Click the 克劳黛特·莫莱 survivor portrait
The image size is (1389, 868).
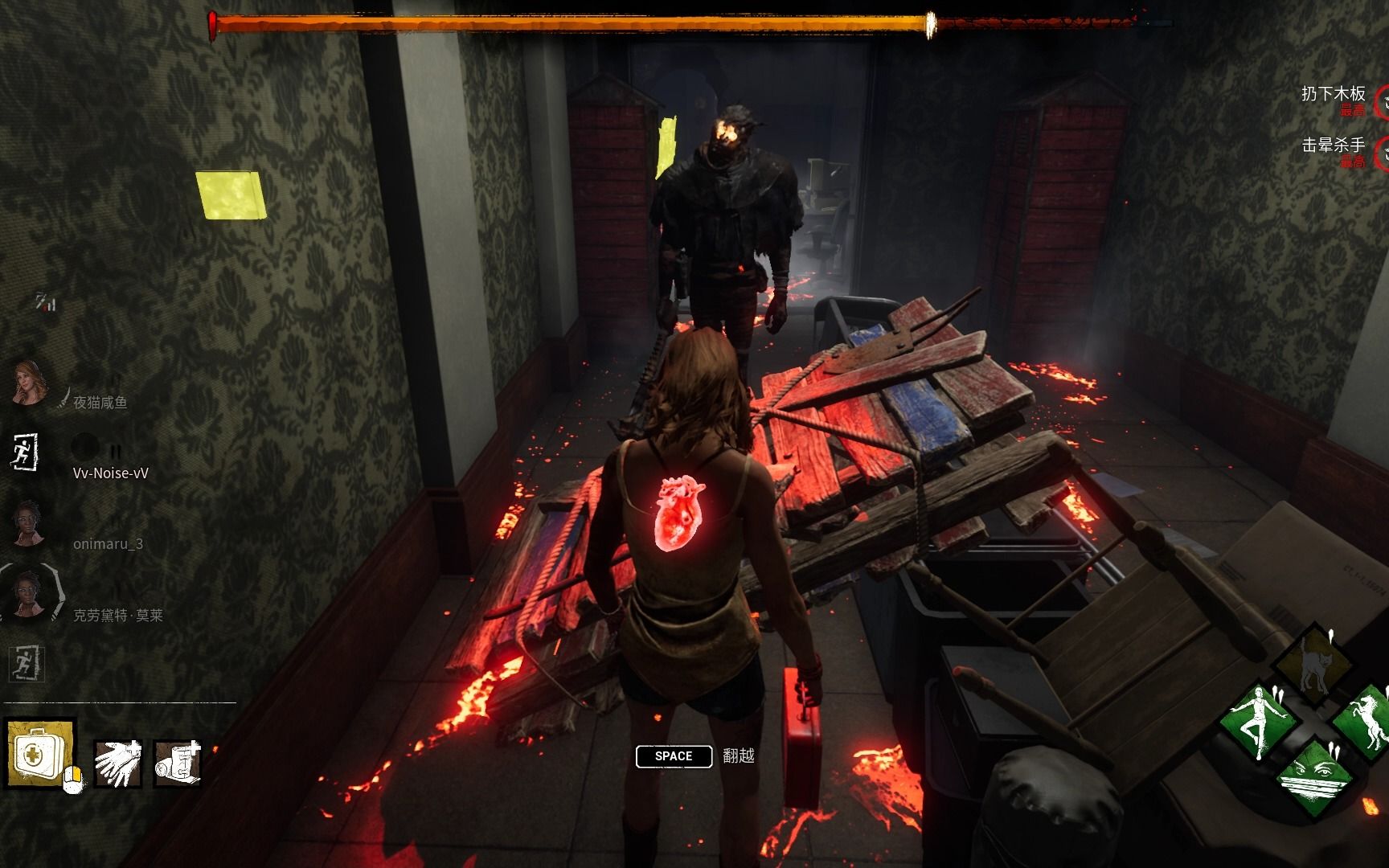coord(31,595)
